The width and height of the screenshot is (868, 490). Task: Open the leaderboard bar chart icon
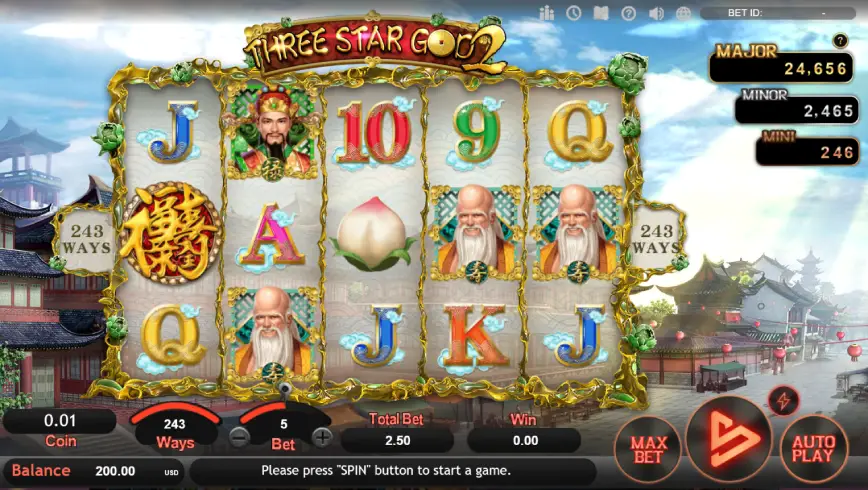click(x=546, y=13)
